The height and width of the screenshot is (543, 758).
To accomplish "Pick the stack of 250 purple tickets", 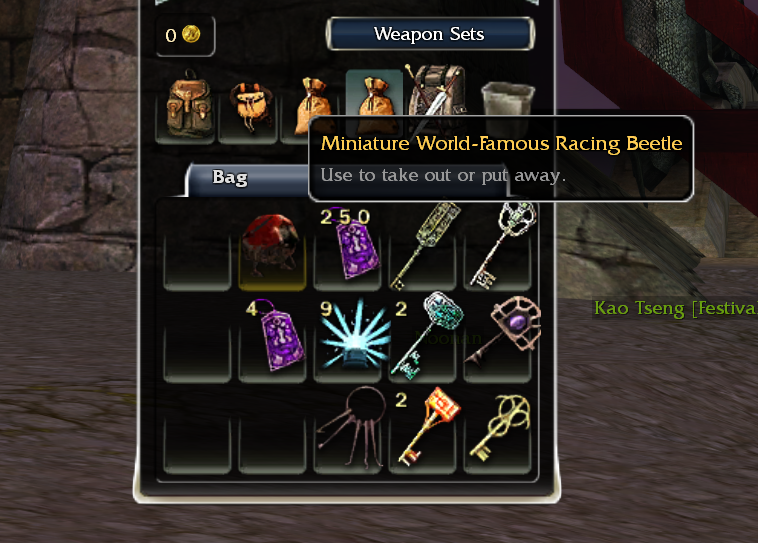I will click(347, 245).
